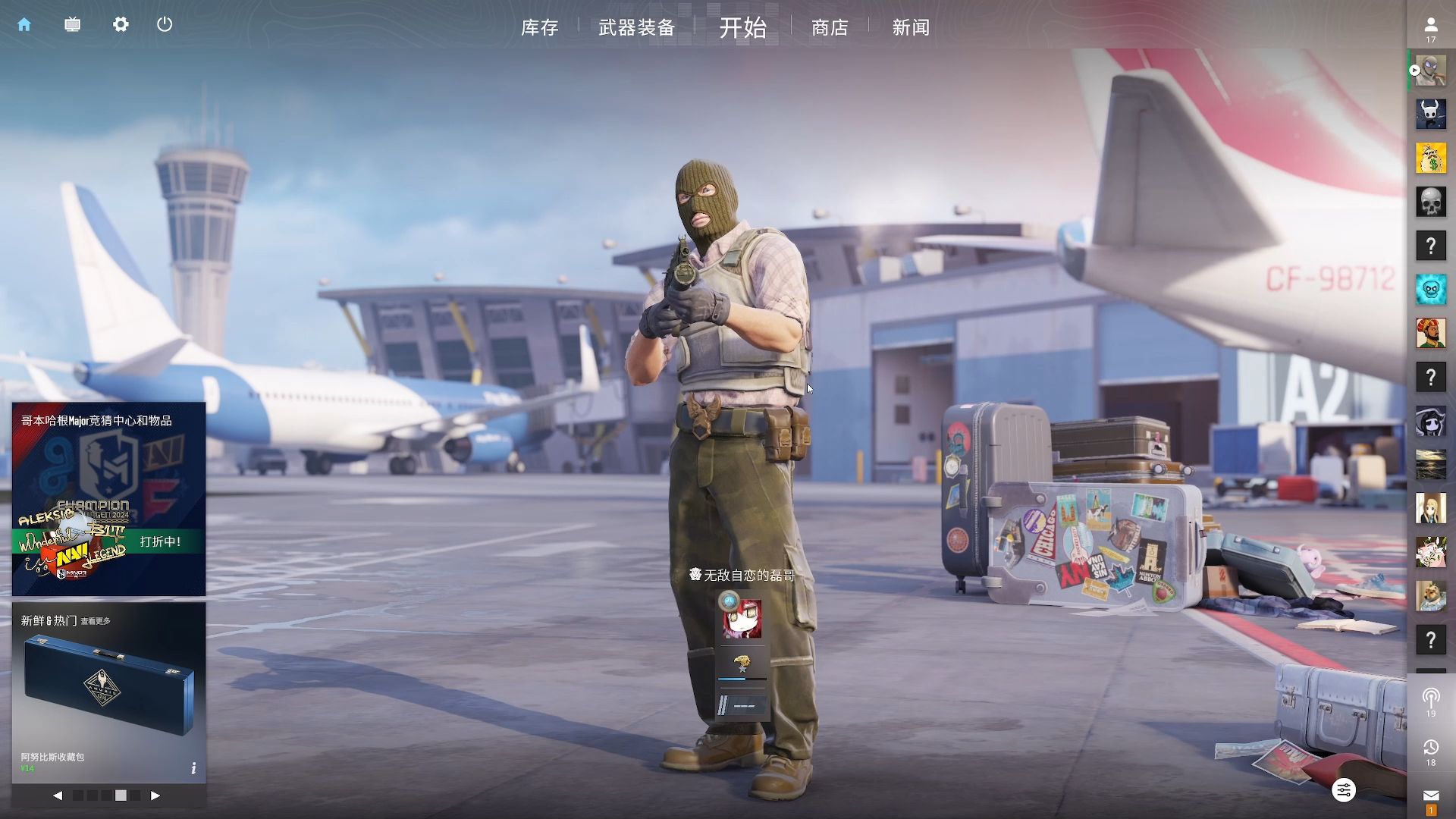Open recent matches clock icon showing 18
The width and height of the screenshot is (1456, 819).
(x=1431, y=747)
